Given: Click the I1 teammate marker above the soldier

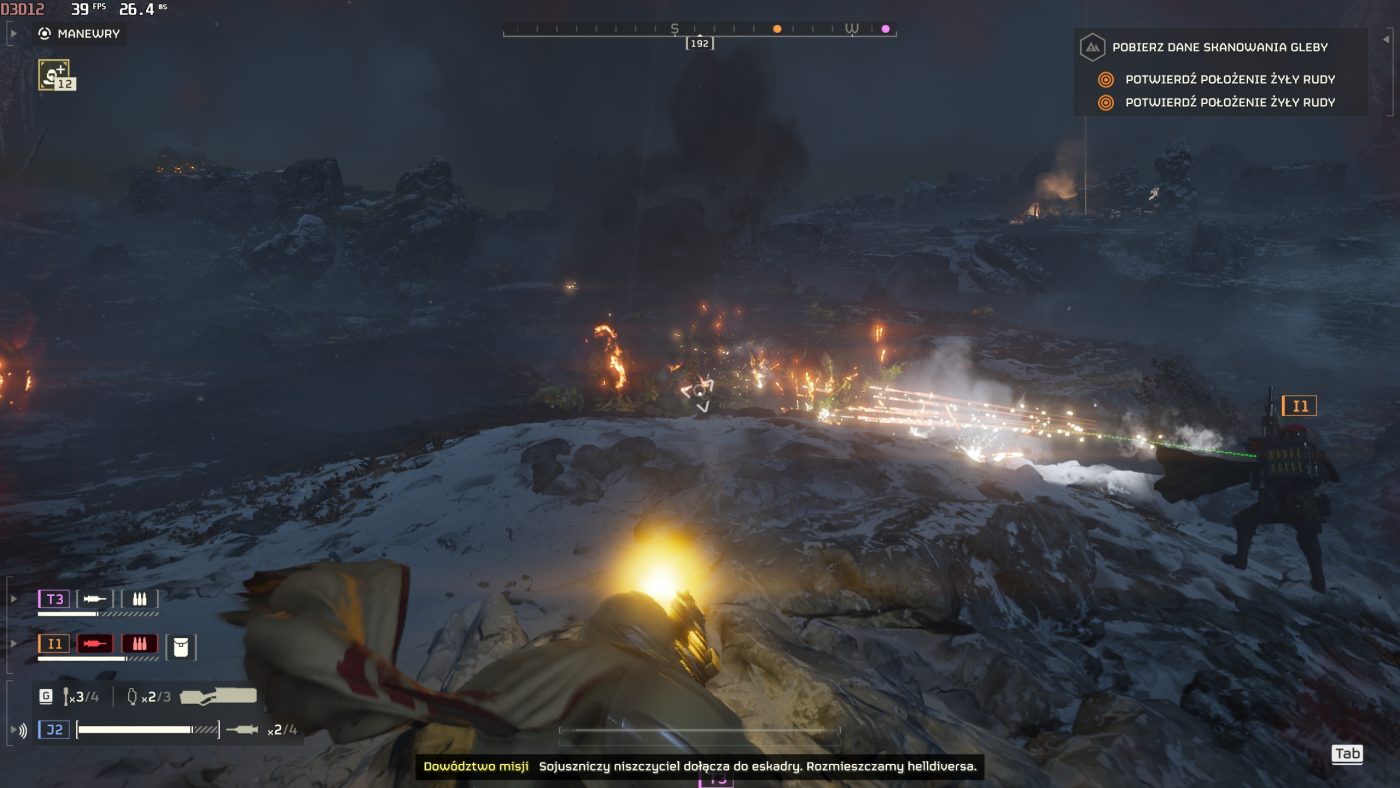Looking at the screenshot, I should (x=1299, y=406).
